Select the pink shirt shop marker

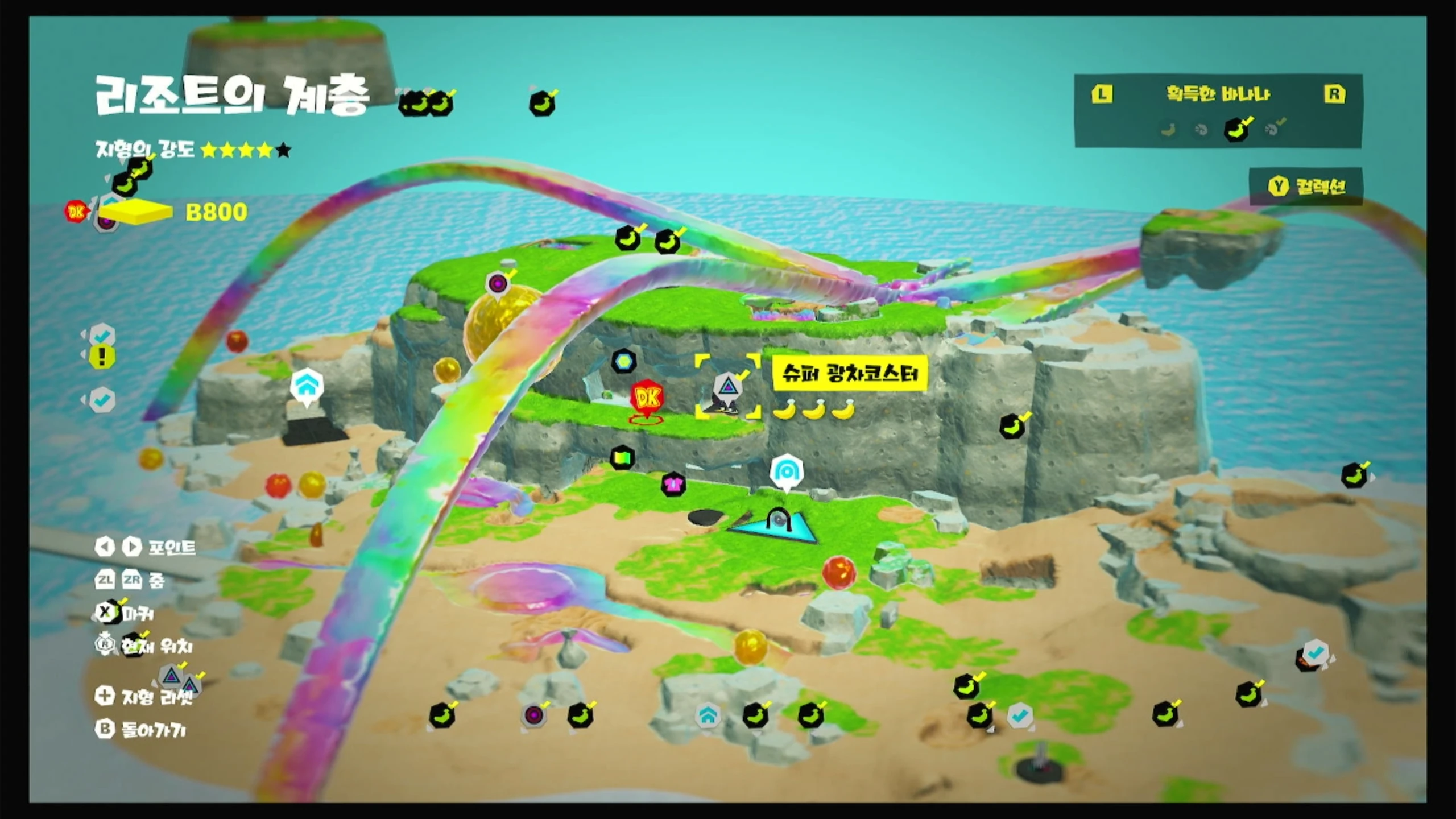tap(673, 485)
